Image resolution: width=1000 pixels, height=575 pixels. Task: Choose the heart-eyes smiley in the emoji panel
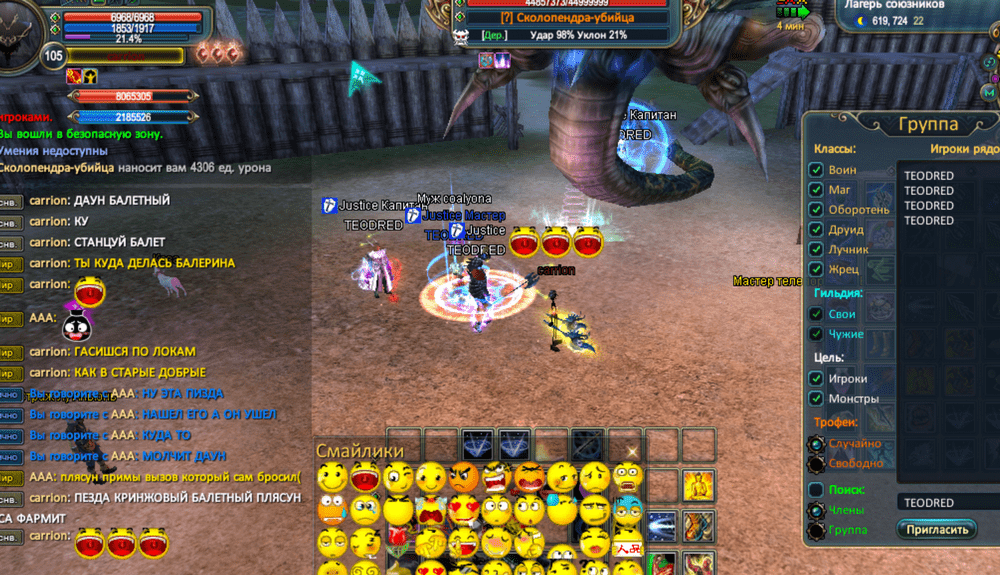point(464,510)
